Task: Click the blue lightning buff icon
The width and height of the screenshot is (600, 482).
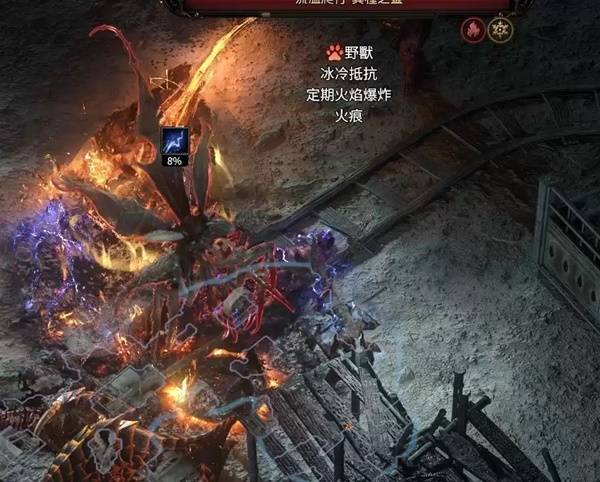Action: click(x=175, y=140)
